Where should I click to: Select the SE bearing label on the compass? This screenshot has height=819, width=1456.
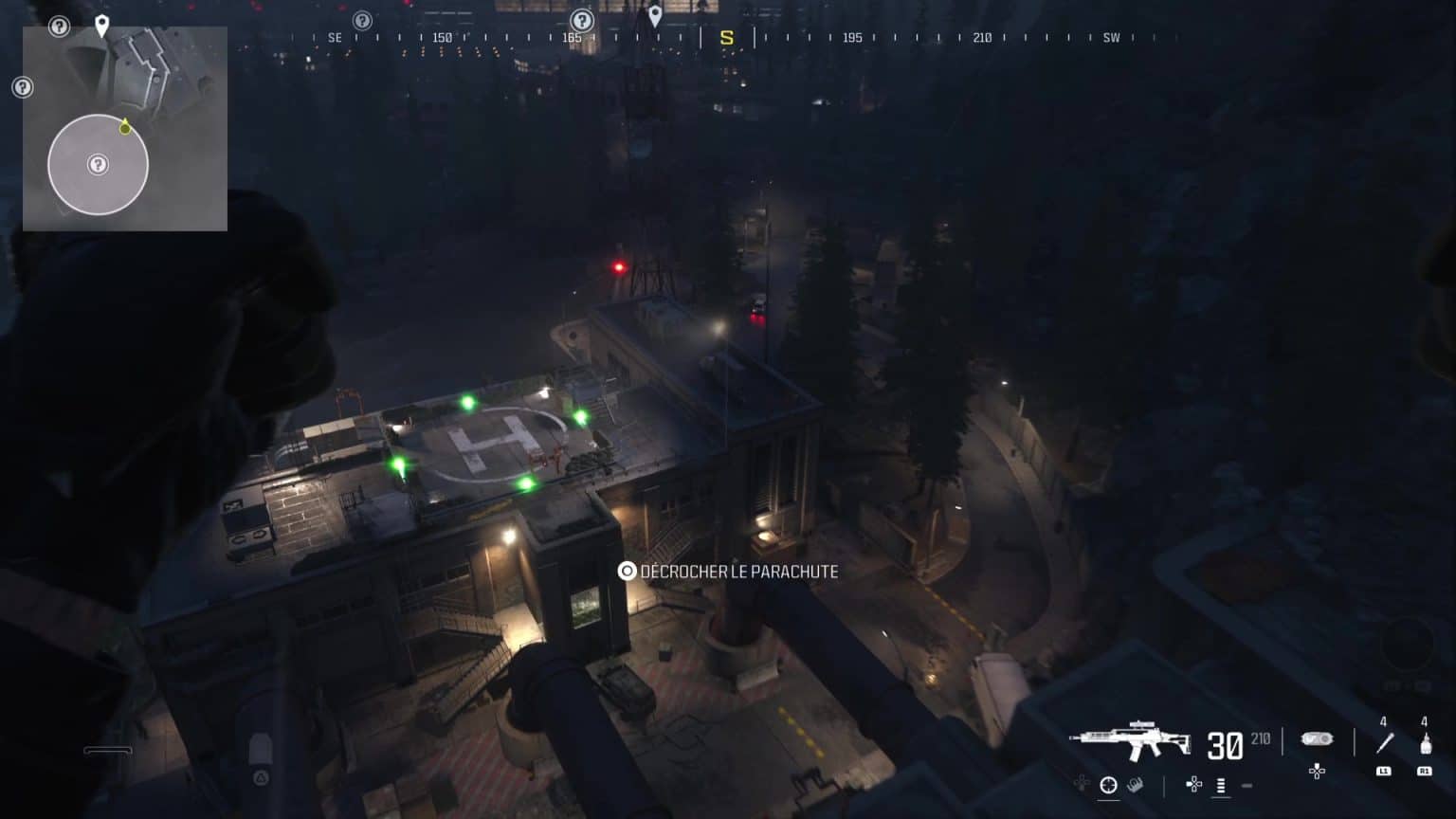[x=334, y=36]
